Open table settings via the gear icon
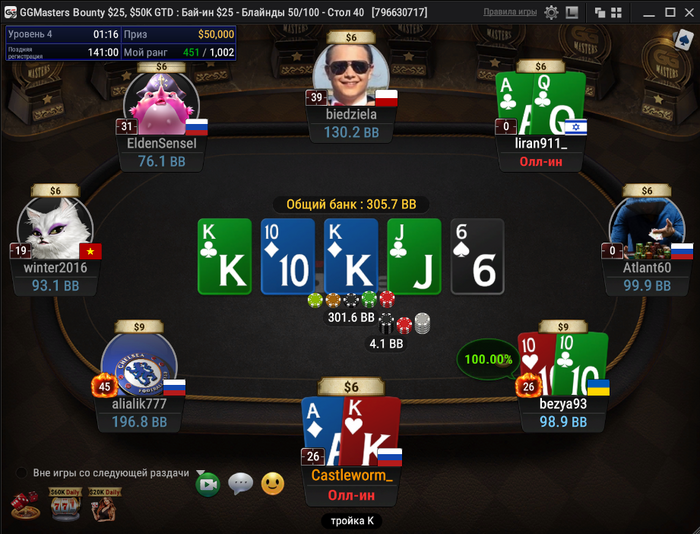 pos(552,13)
